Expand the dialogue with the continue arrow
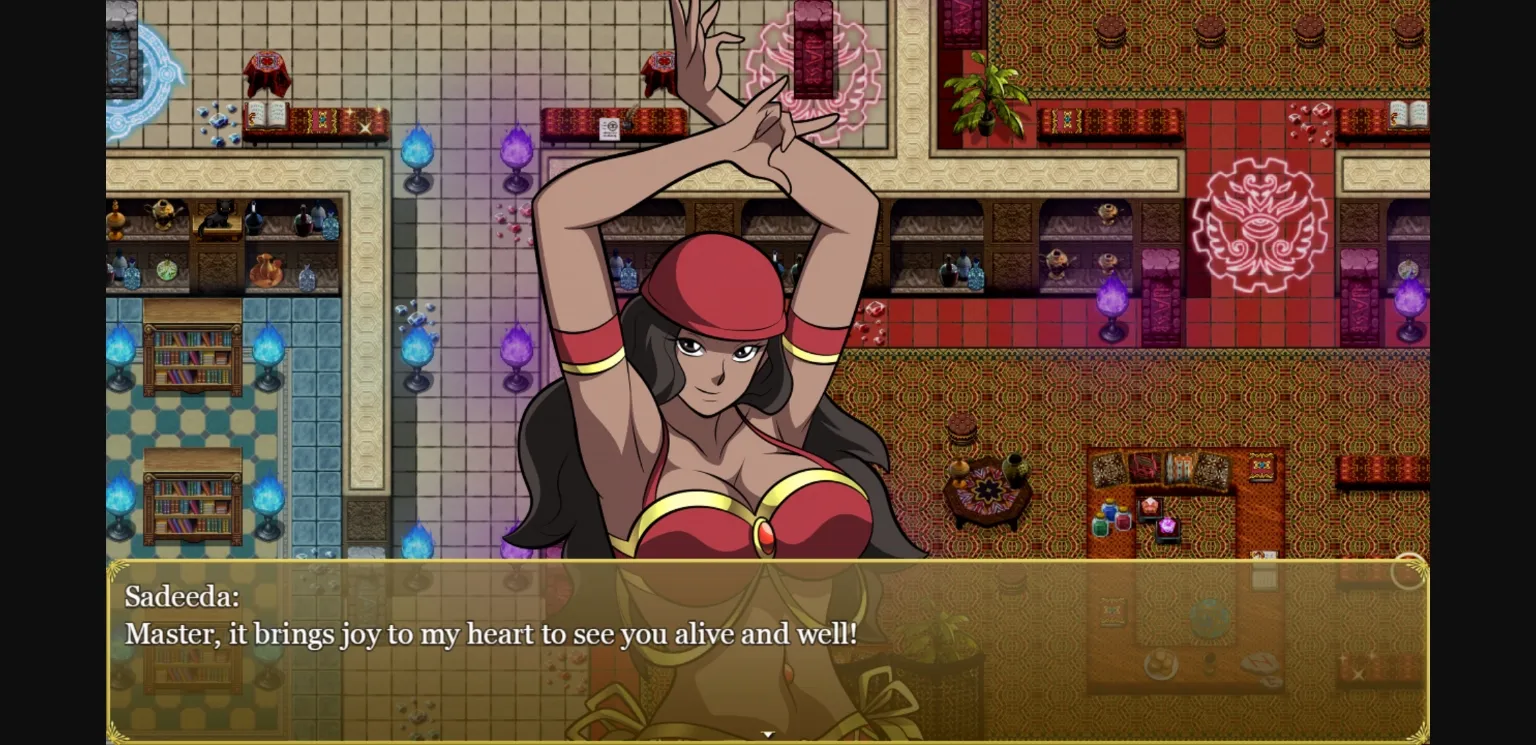Screen dimensions: 1536x745 [768, 733]
